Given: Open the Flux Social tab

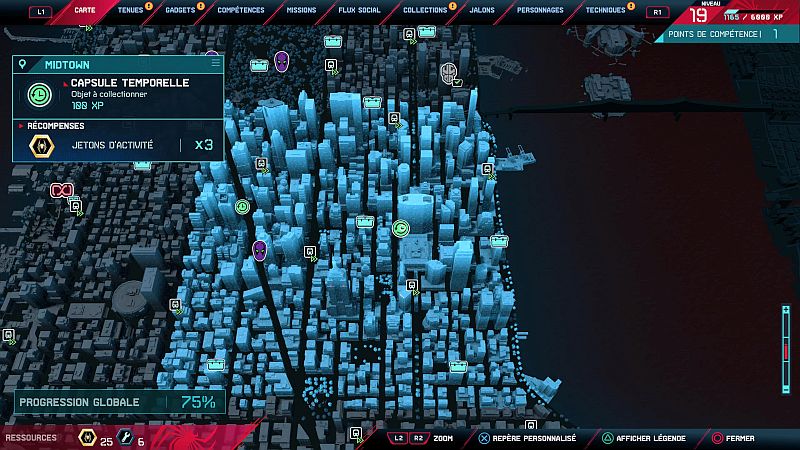Looking at the screenshot, I should pos(360,10).
